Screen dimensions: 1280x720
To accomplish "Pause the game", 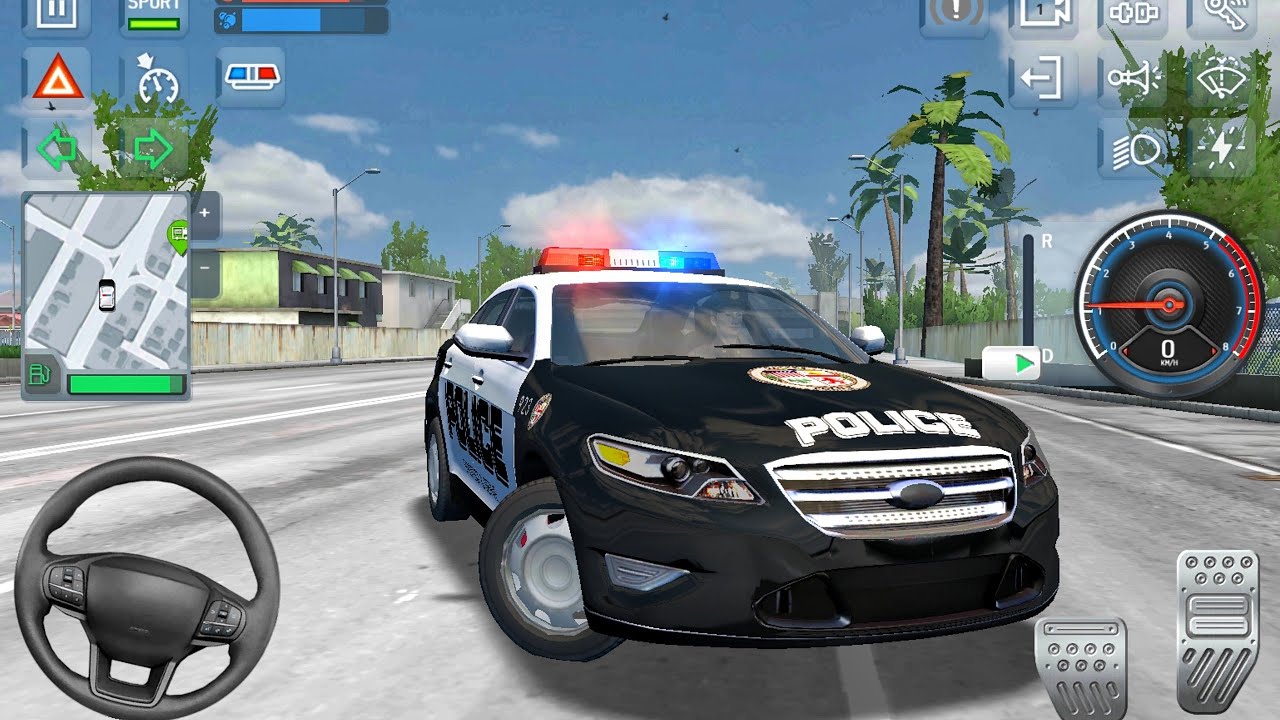I will (56, 14).
